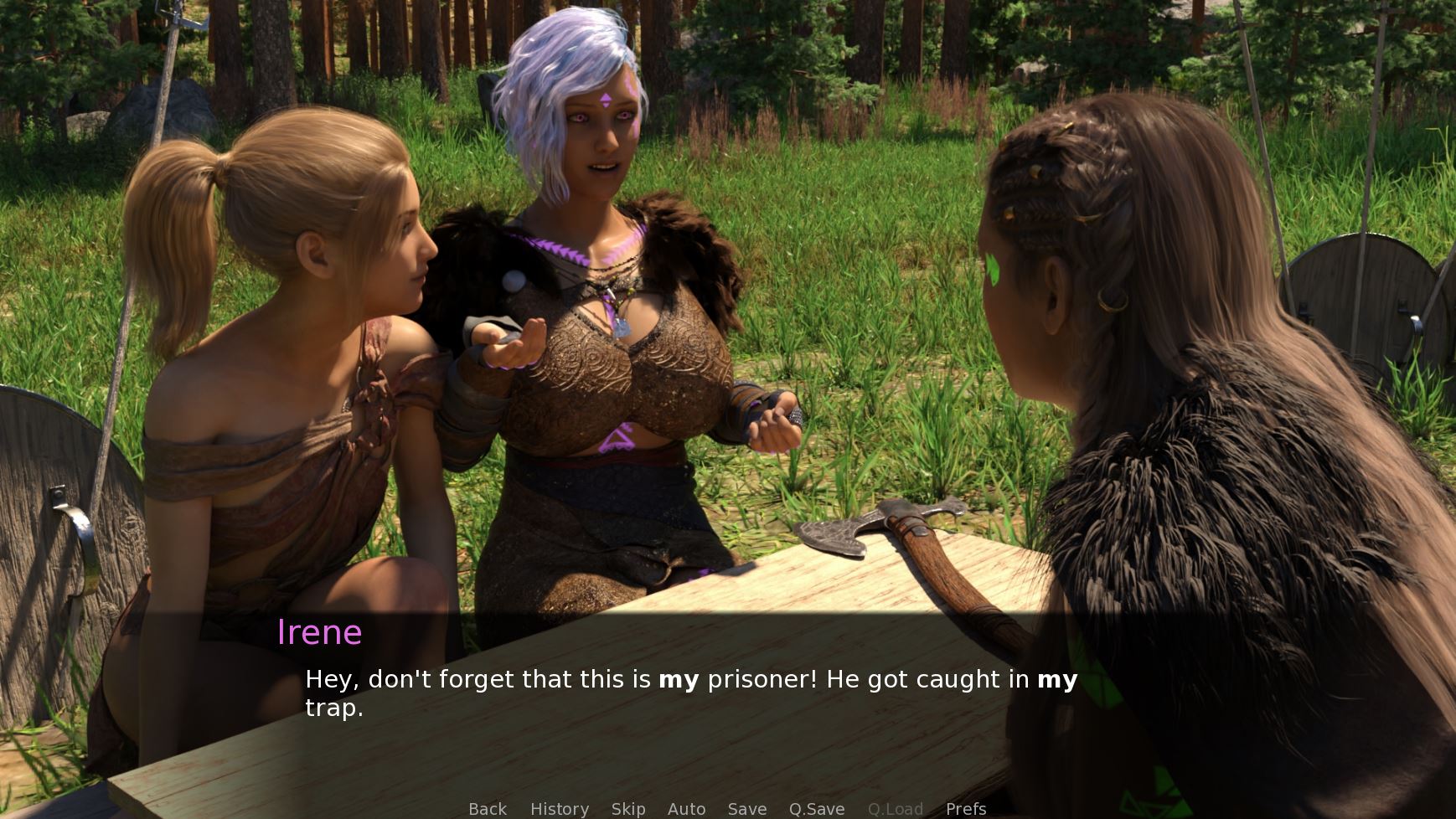Open the dialogue History log

[x=560, y=809]
